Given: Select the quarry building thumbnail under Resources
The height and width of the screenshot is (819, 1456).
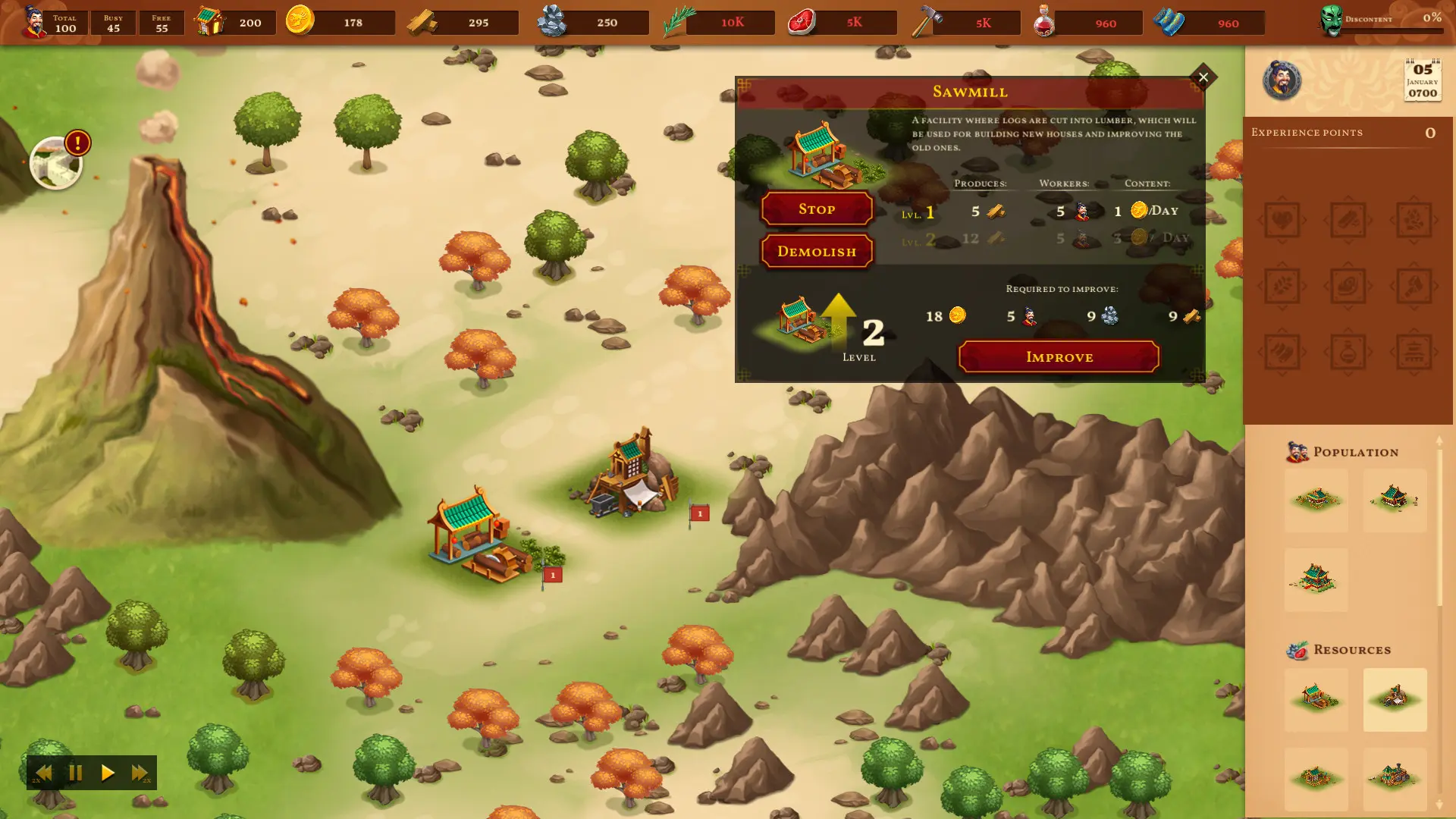Looking at the screenshot, I should (x=1395, y=700).
